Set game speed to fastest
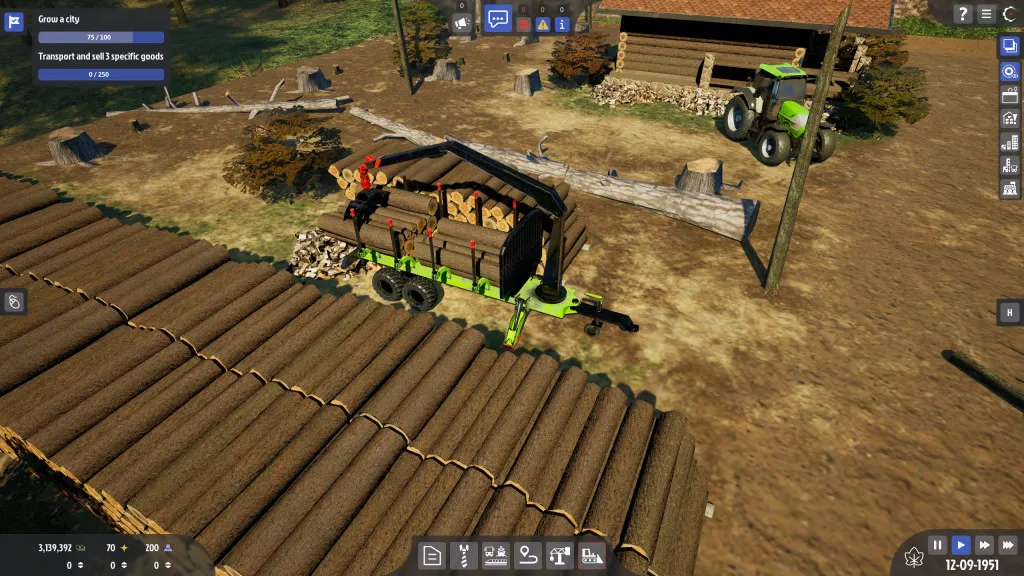 click(x=1007, y=545)
